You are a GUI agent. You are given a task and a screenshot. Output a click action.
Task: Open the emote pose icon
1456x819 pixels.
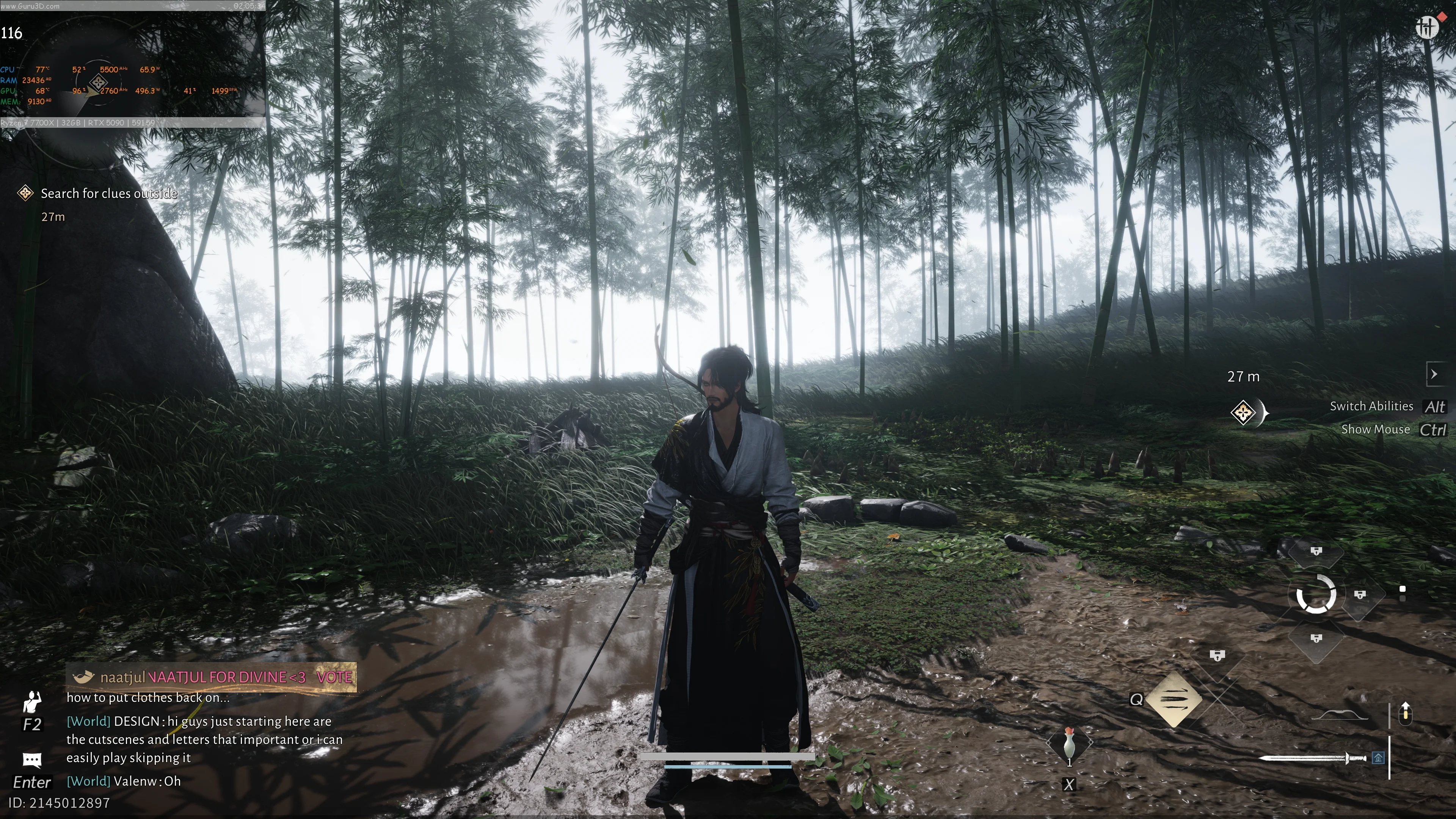32,703
